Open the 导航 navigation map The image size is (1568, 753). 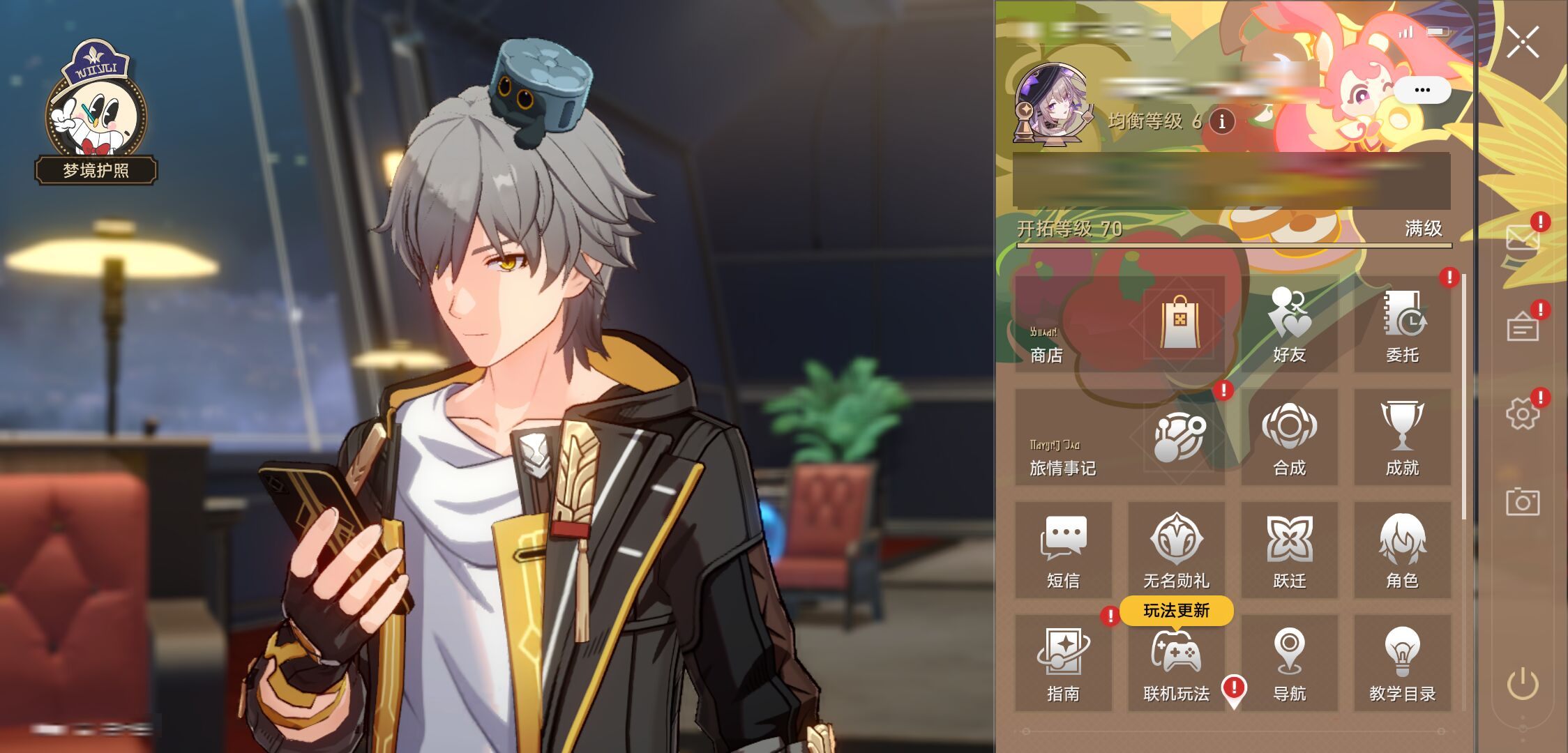click(x=1289, y=663)
